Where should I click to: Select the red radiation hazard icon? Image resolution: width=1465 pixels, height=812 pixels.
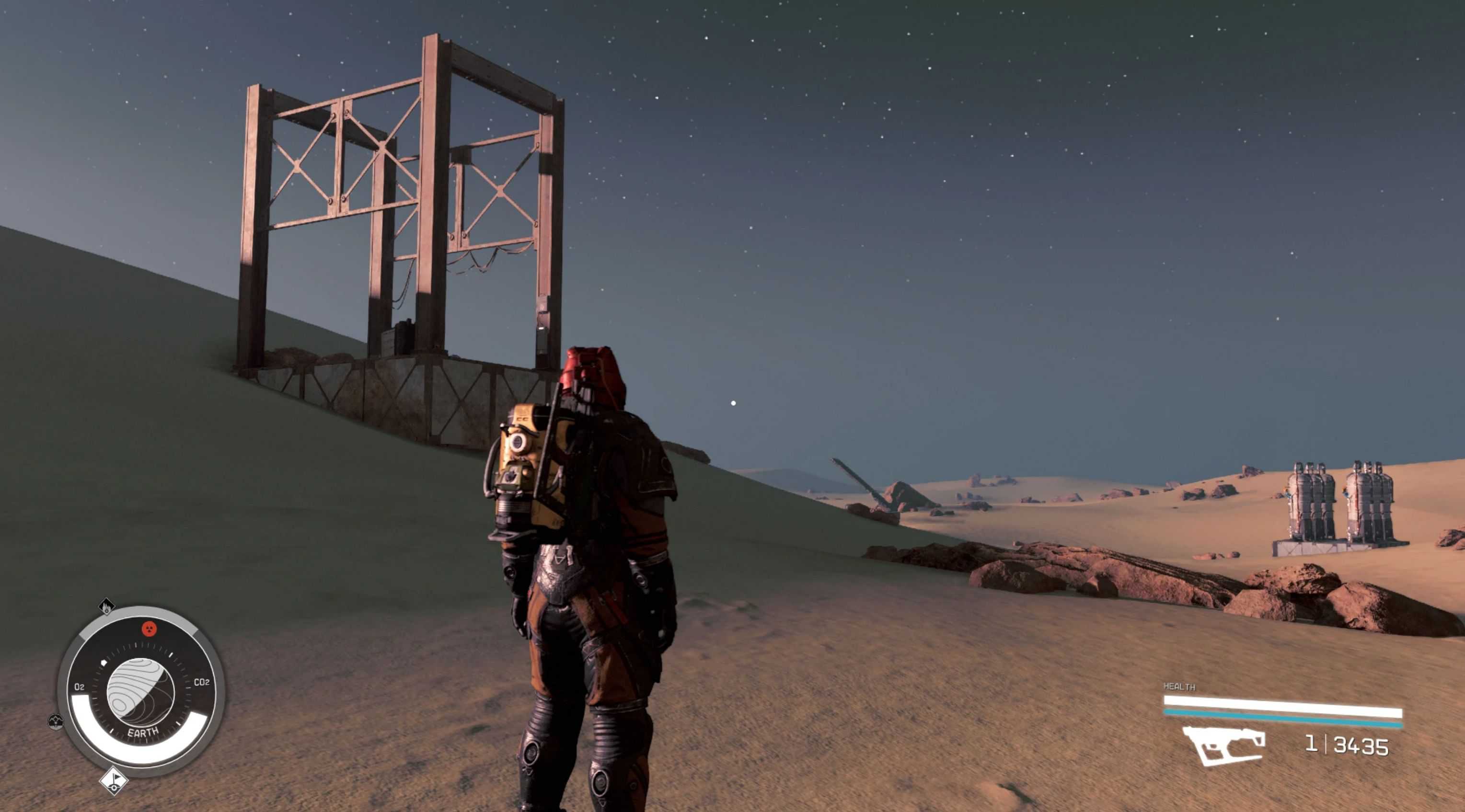coord(149,629)
